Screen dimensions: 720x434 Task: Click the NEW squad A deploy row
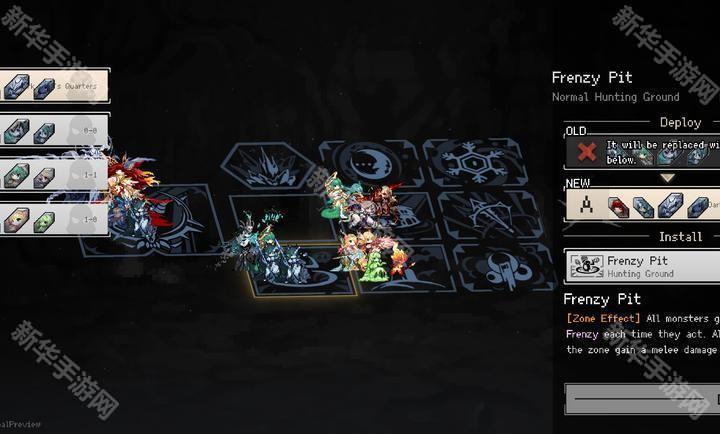[642, 204]
